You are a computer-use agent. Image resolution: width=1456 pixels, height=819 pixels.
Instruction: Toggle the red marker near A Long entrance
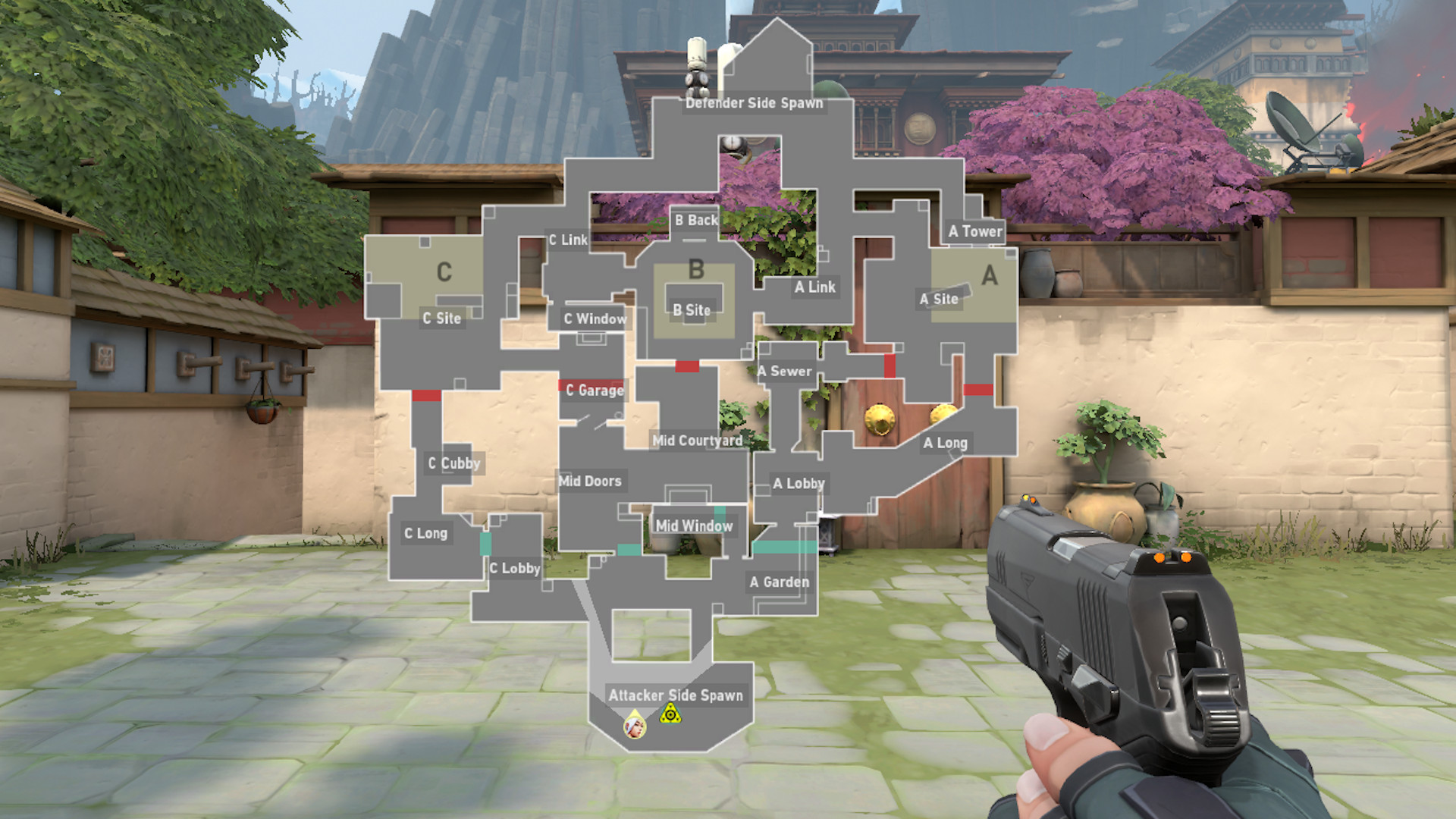(977, 389)
